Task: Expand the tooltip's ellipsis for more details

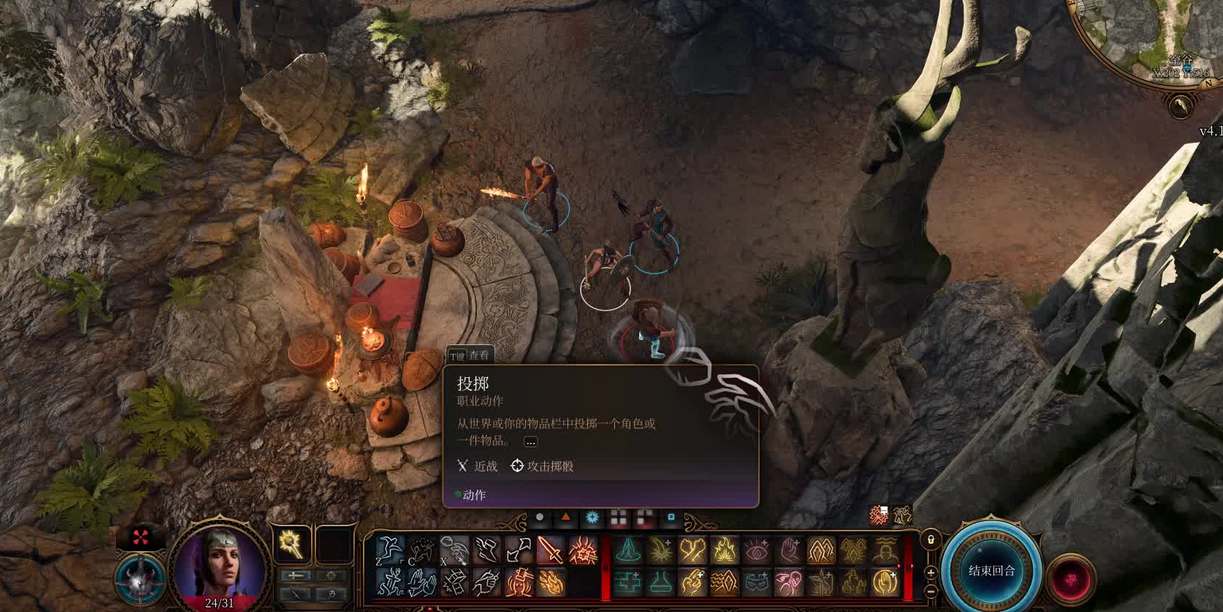Action: [x=530, y=441]
